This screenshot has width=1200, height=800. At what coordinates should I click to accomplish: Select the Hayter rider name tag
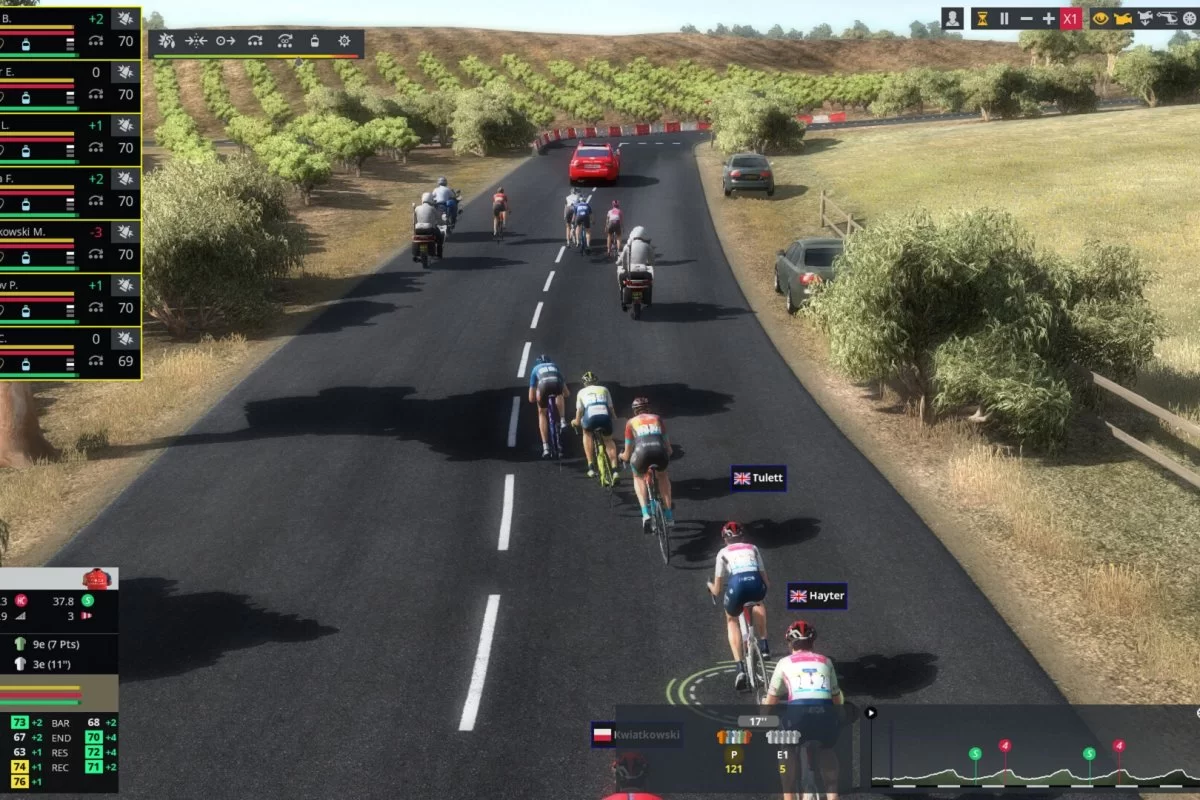(817, 596)
